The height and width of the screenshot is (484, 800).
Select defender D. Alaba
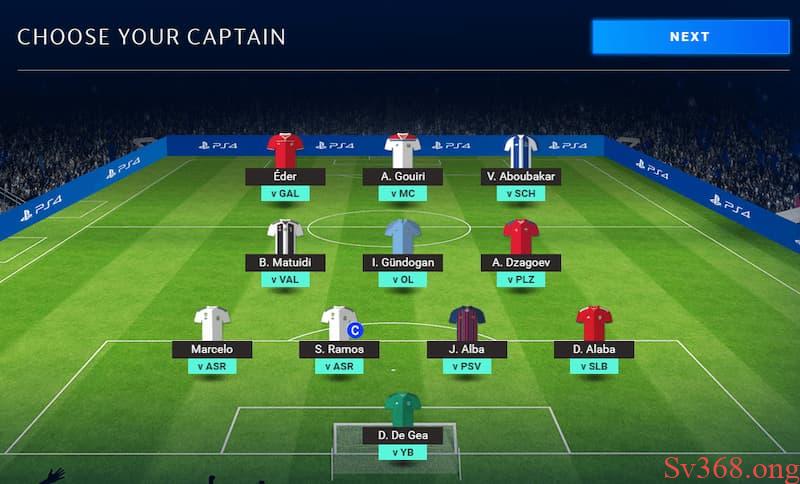594,324
